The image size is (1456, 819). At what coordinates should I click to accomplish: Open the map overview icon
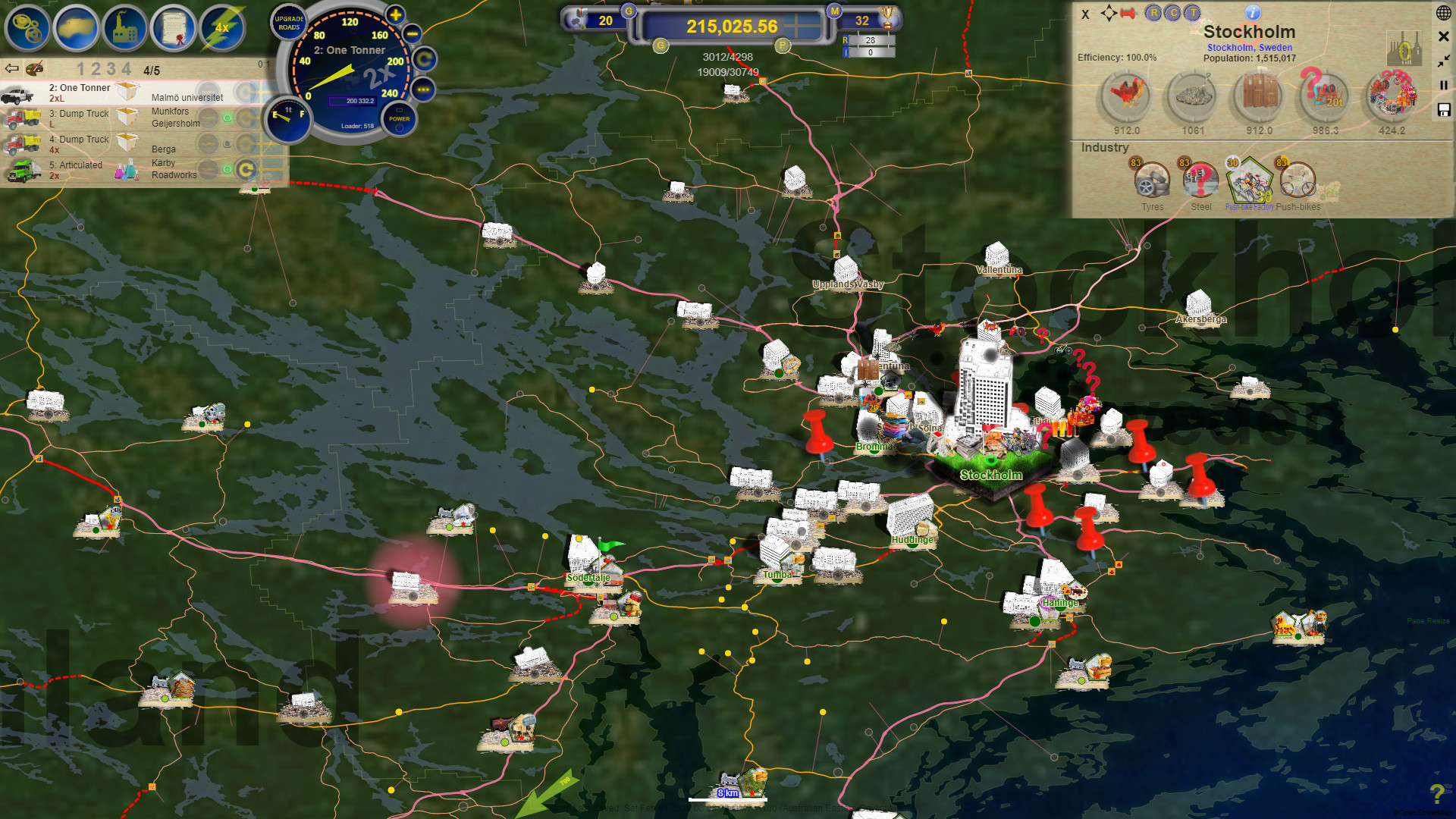(77, 28)
